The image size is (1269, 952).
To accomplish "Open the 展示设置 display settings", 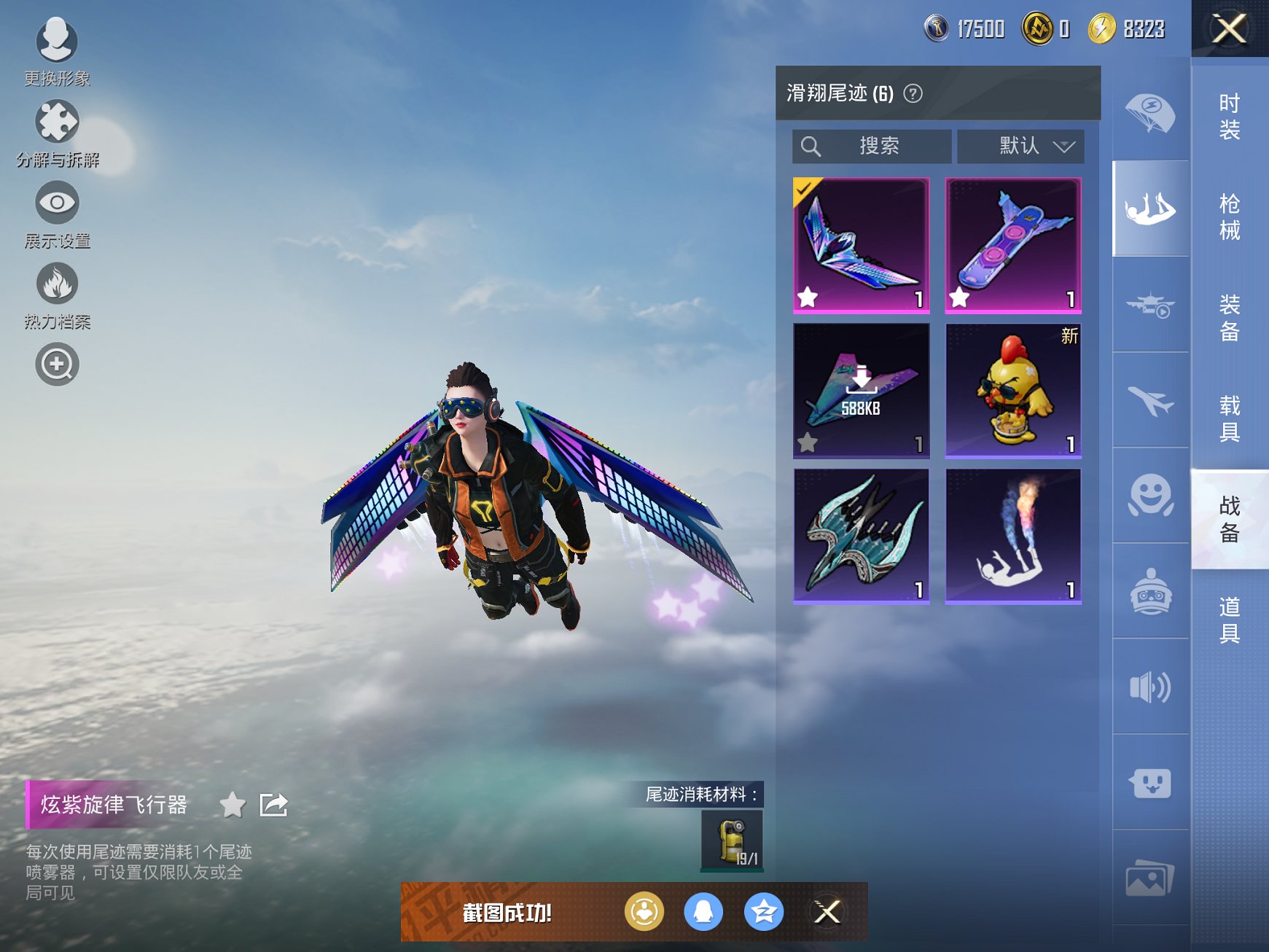I will point(57,206).
